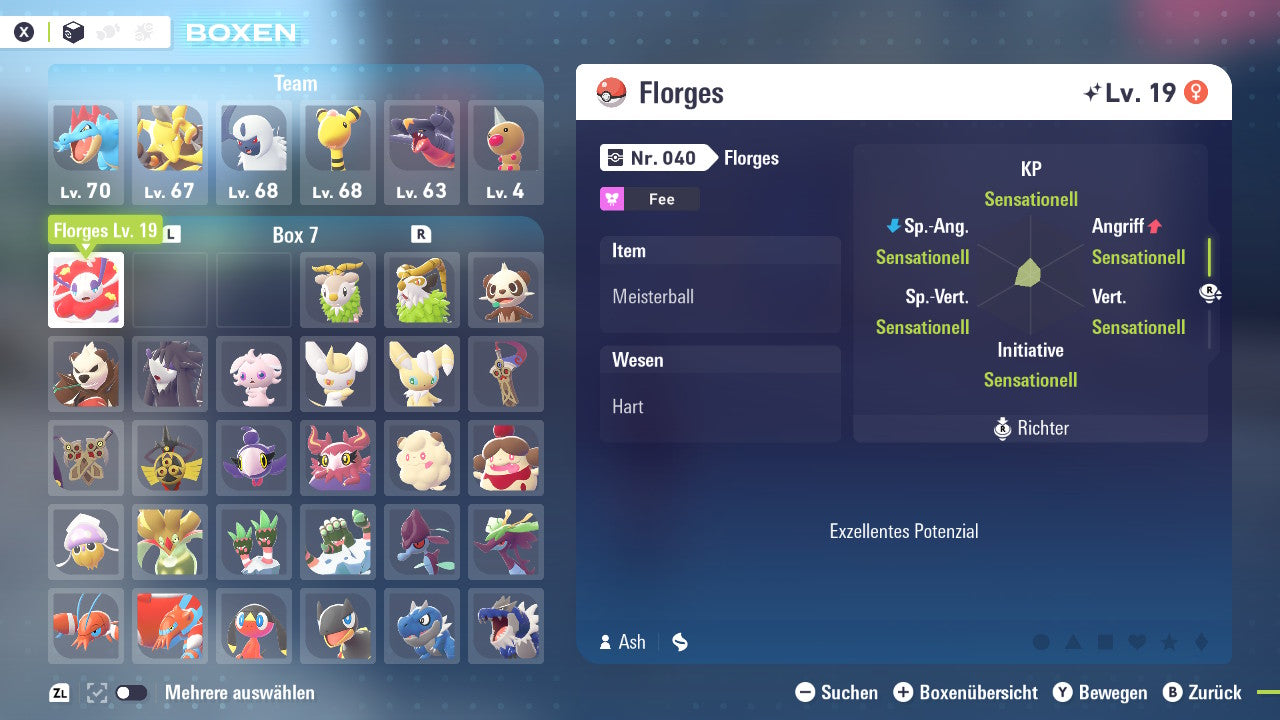
Task: Select the Florges thumbnail in Box 7
Action: (85, 290)
